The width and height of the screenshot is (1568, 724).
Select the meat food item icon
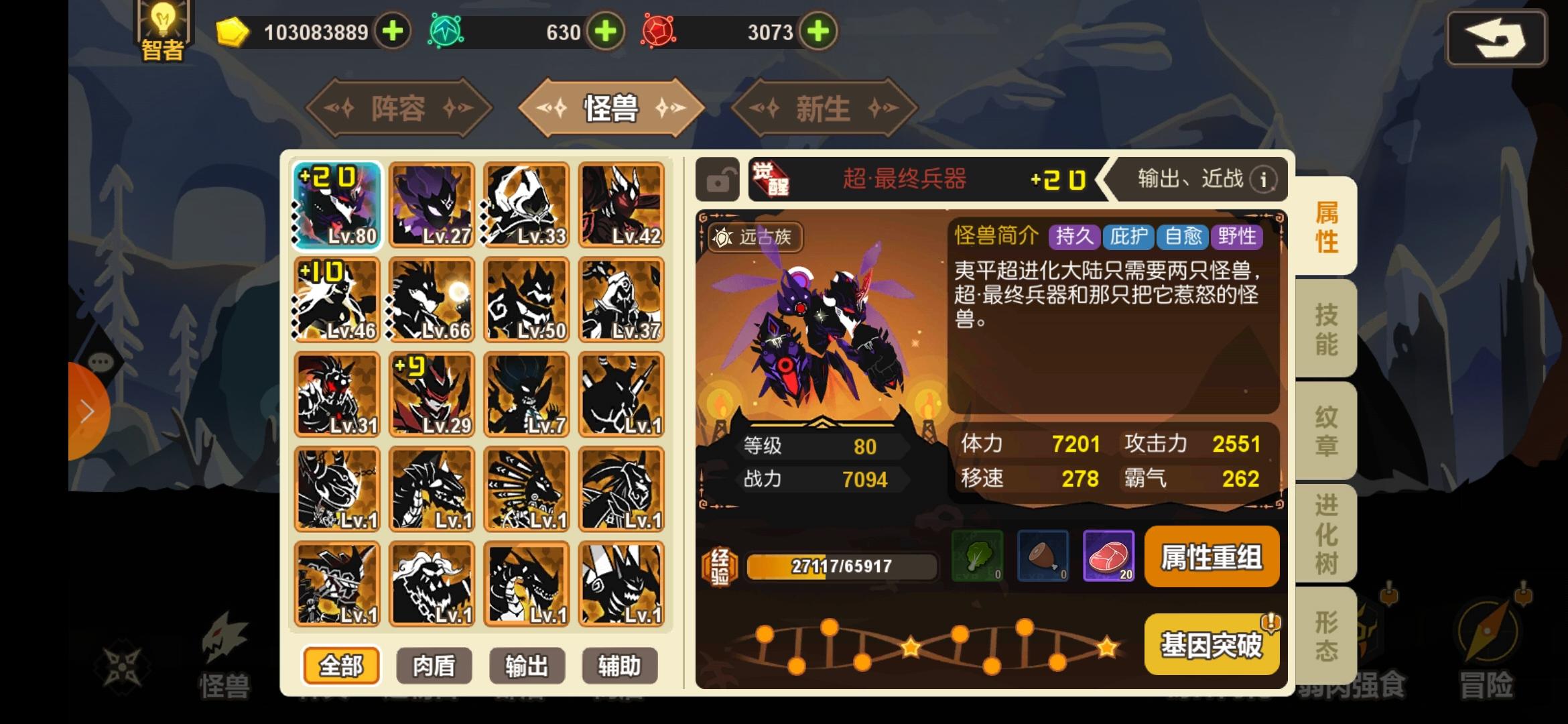click(1108, 556)
